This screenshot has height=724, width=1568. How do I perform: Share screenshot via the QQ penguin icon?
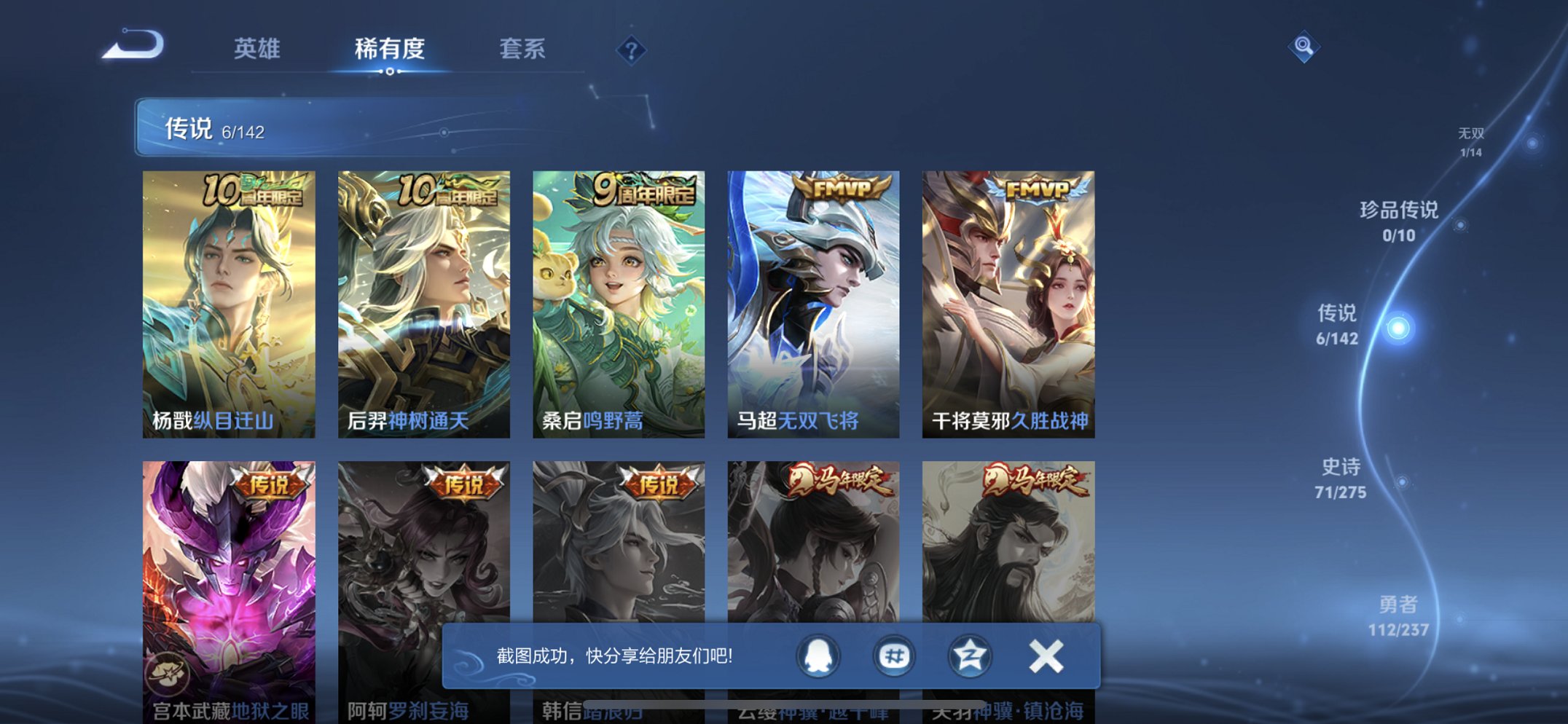pyautogui.click(x=819, y=655)
